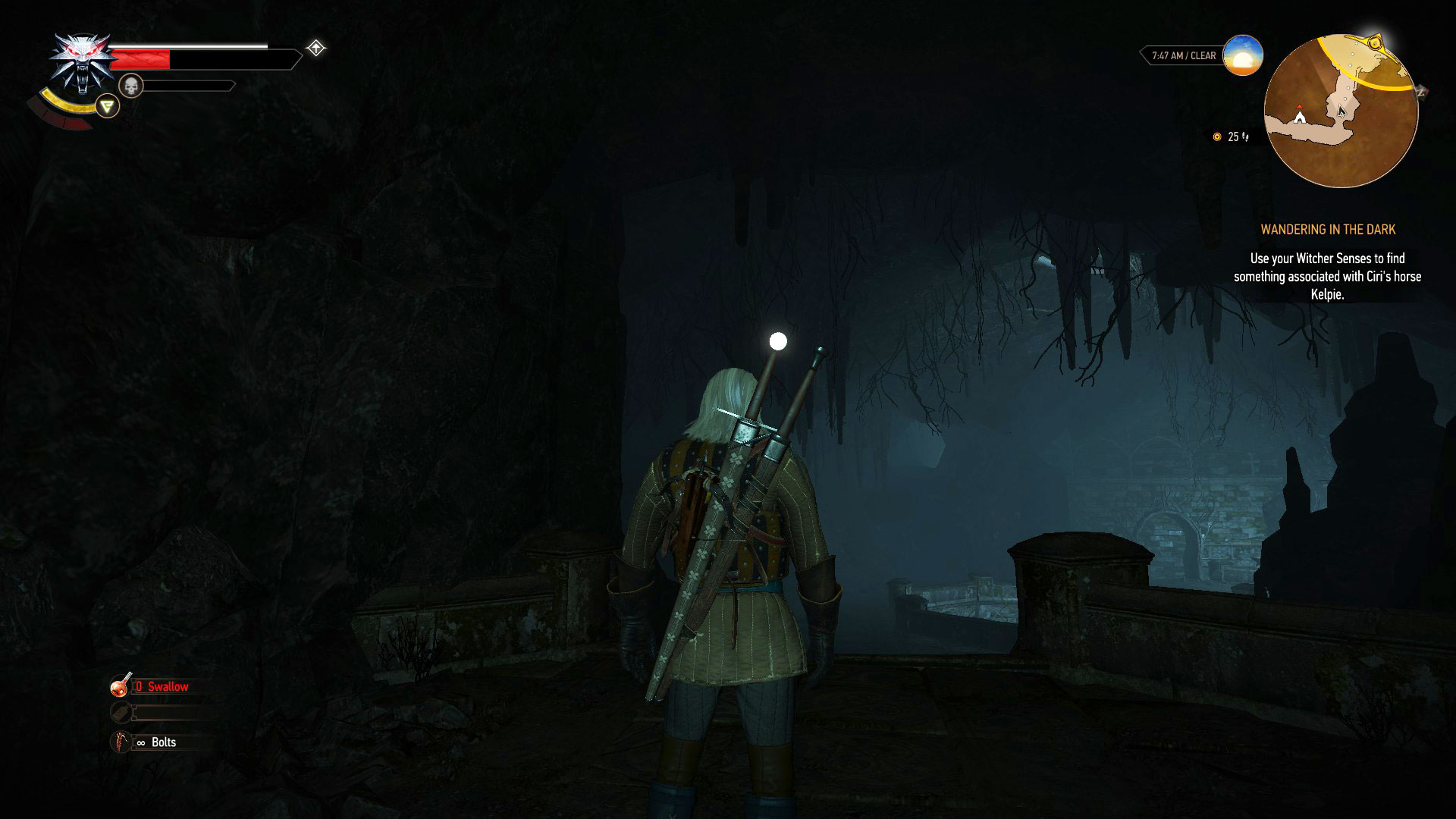The width and height of the screenshot is (1456, 819).
Task: Click the sun weather icon
Action: pos(1242,55)
